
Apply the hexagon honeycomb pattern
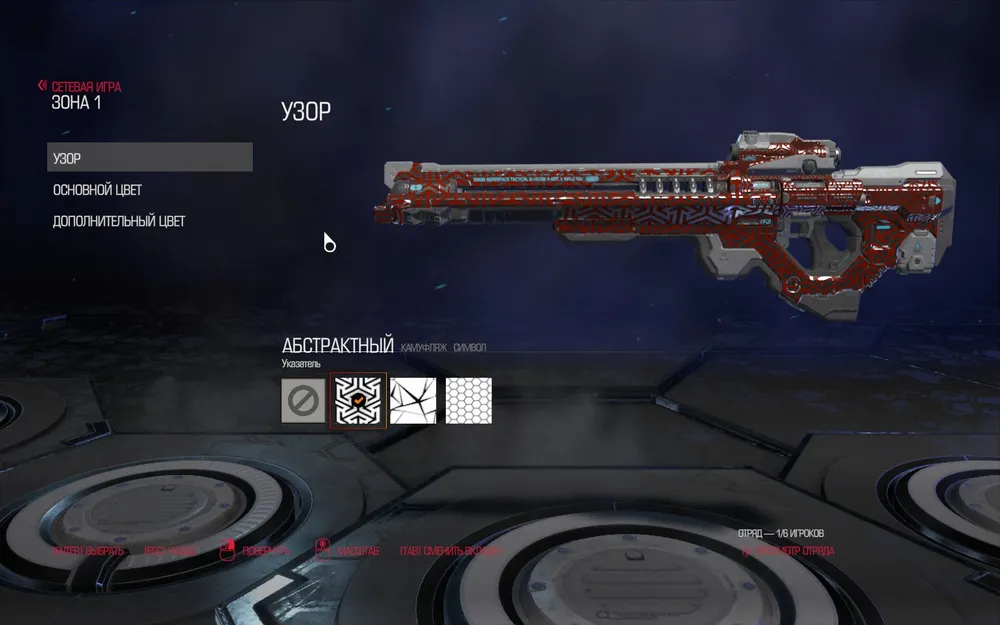click(x=468, y=400)
